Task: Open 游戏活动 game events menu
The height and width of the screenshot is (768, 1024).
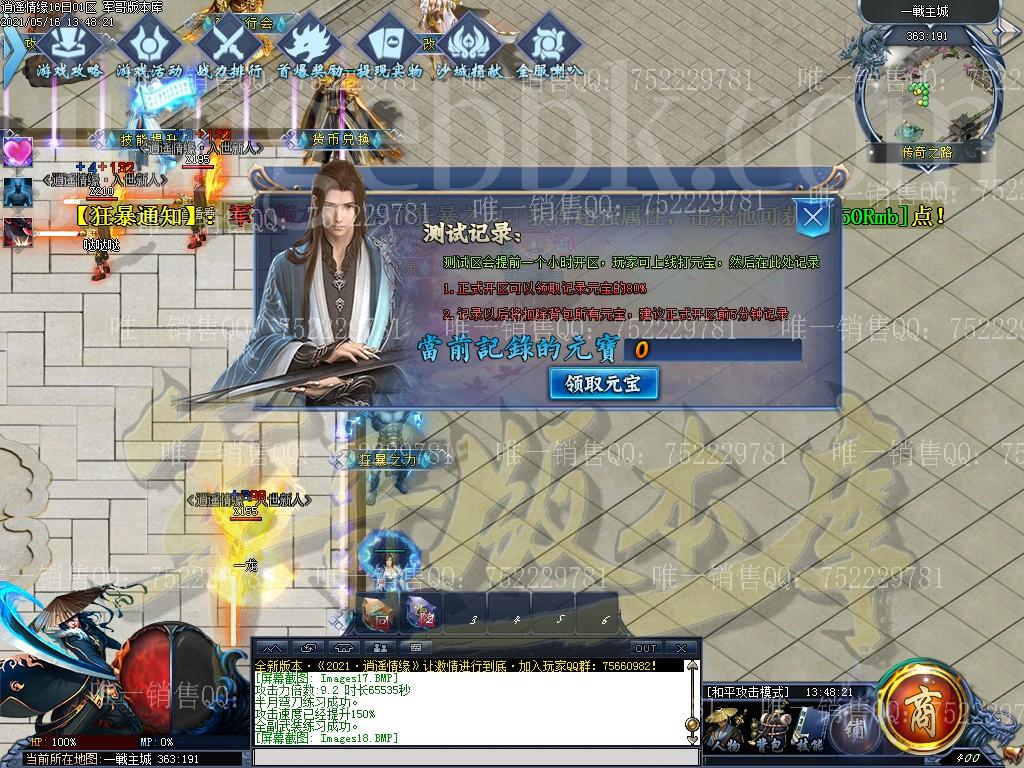Action: 149,48
